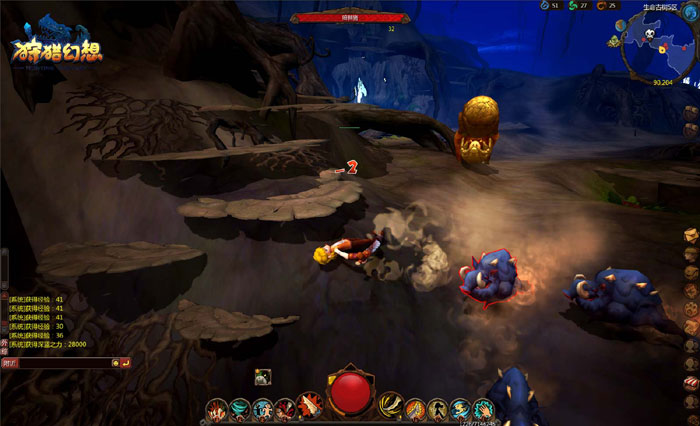
Task: Activate the yellow wing slash skill
Action: pos(390,406)
